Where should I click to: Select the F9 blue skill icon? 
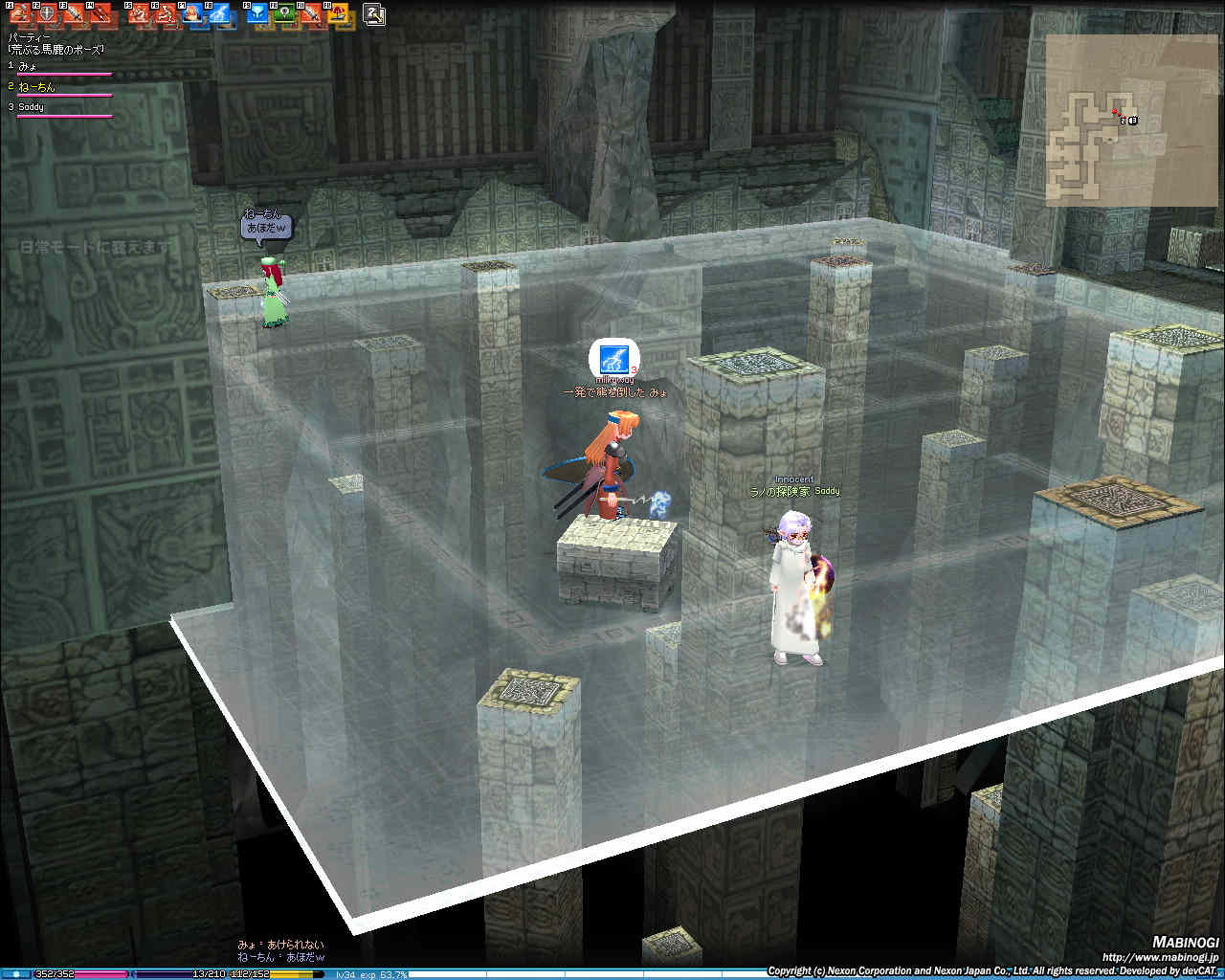tap(257, 14)
